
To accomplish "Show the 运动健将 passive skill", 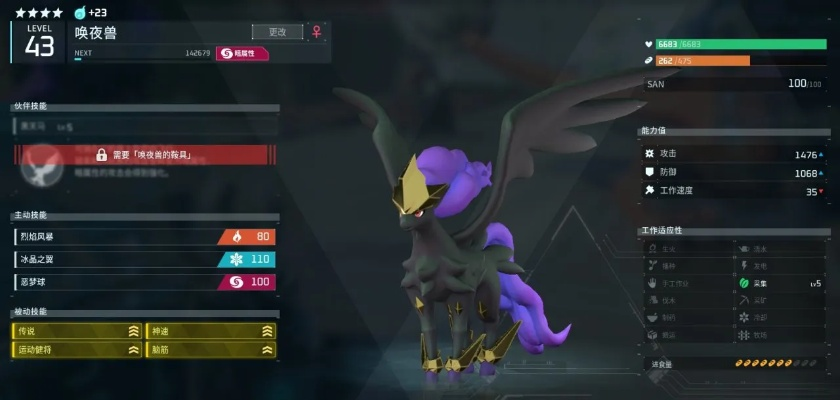I will coord(77,350).
